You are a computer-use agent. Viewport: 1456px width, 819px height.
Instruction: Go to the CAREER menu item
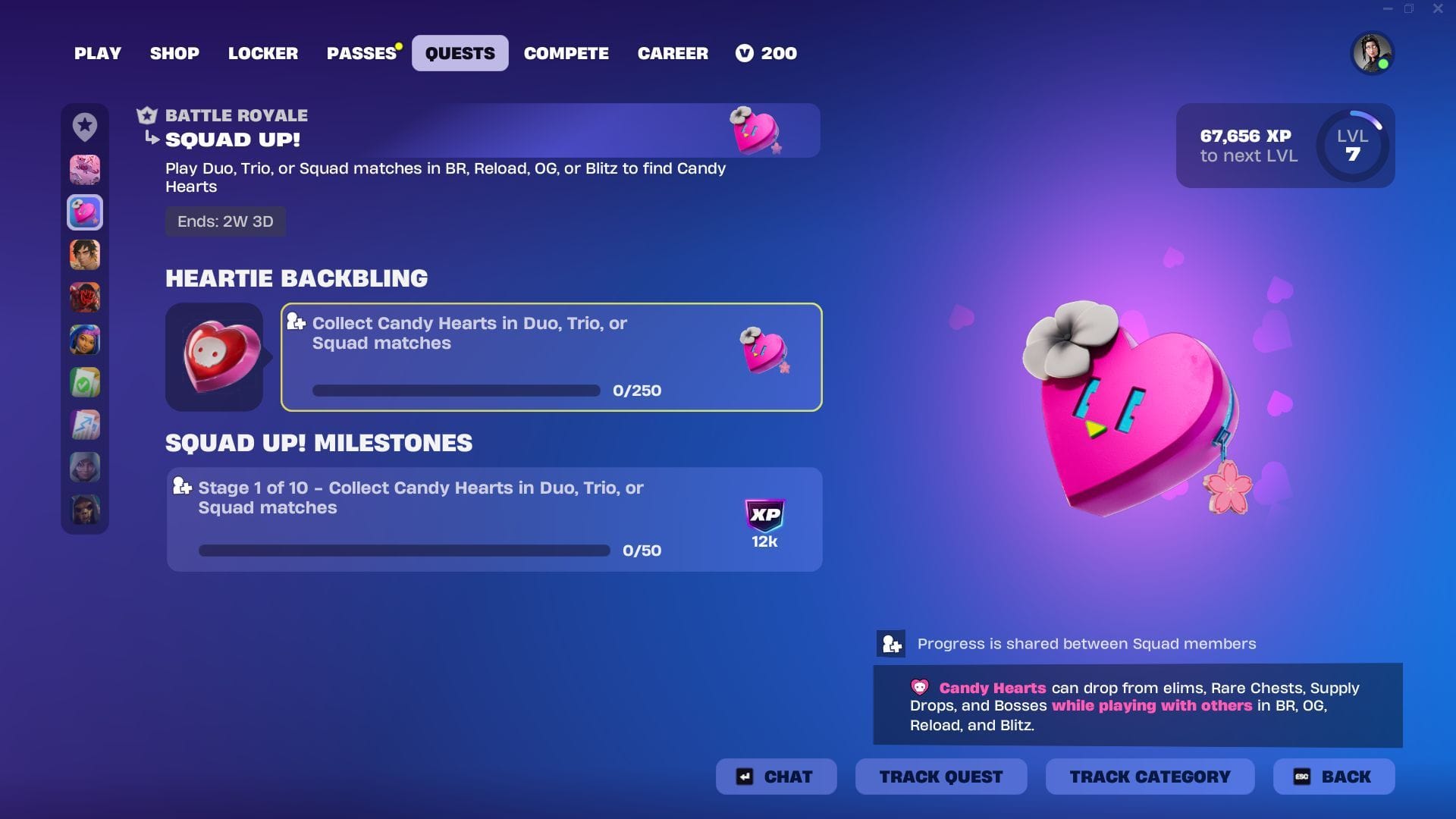[x=673, y=53]
